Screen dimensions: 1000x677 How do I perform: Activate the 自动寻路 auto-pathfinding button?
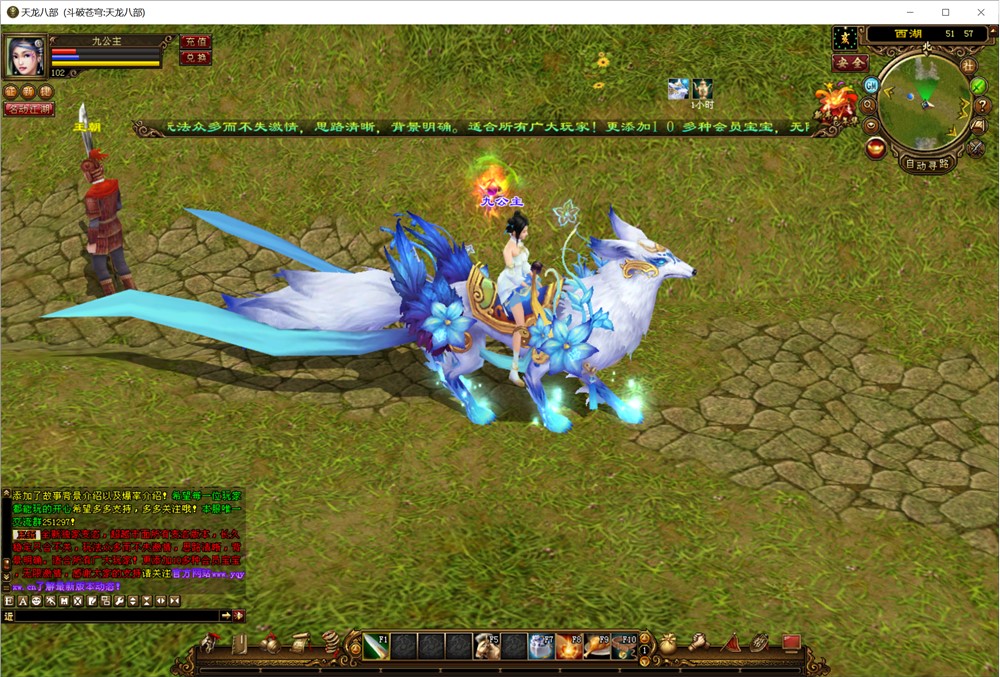[927, 164]
